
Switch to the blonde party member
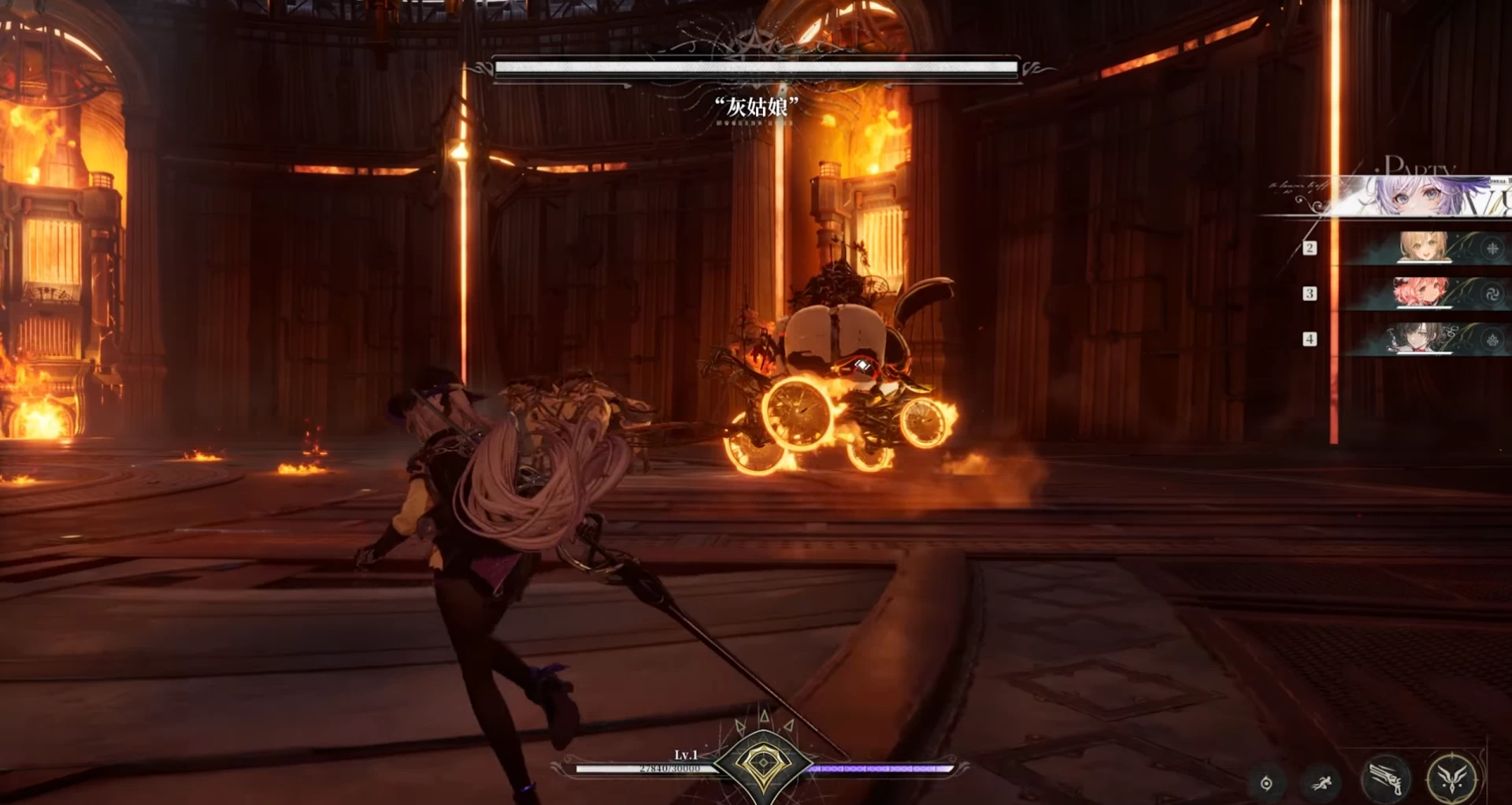point(1424,247)
